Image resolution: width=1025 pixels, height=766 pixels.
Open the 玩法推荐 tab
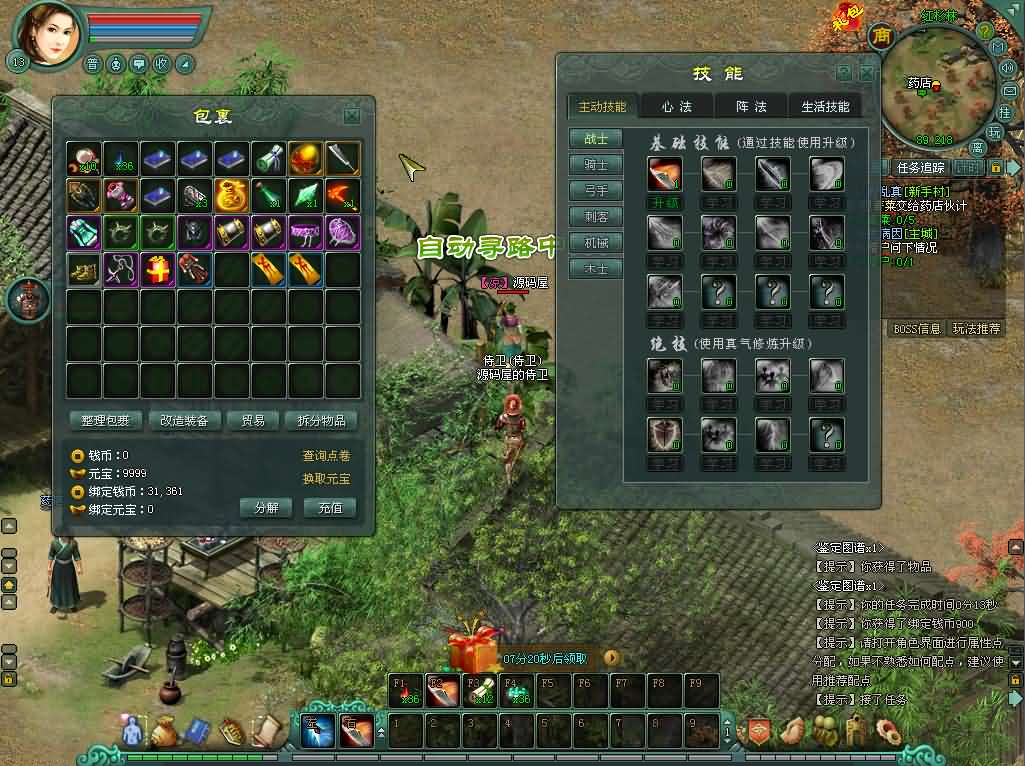pos(975,328)
